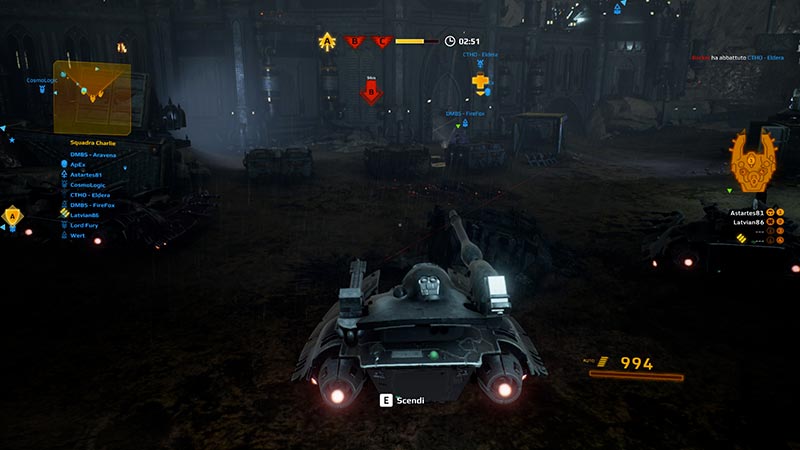Click the Squadra Charlie squad header

click(93, 143)
